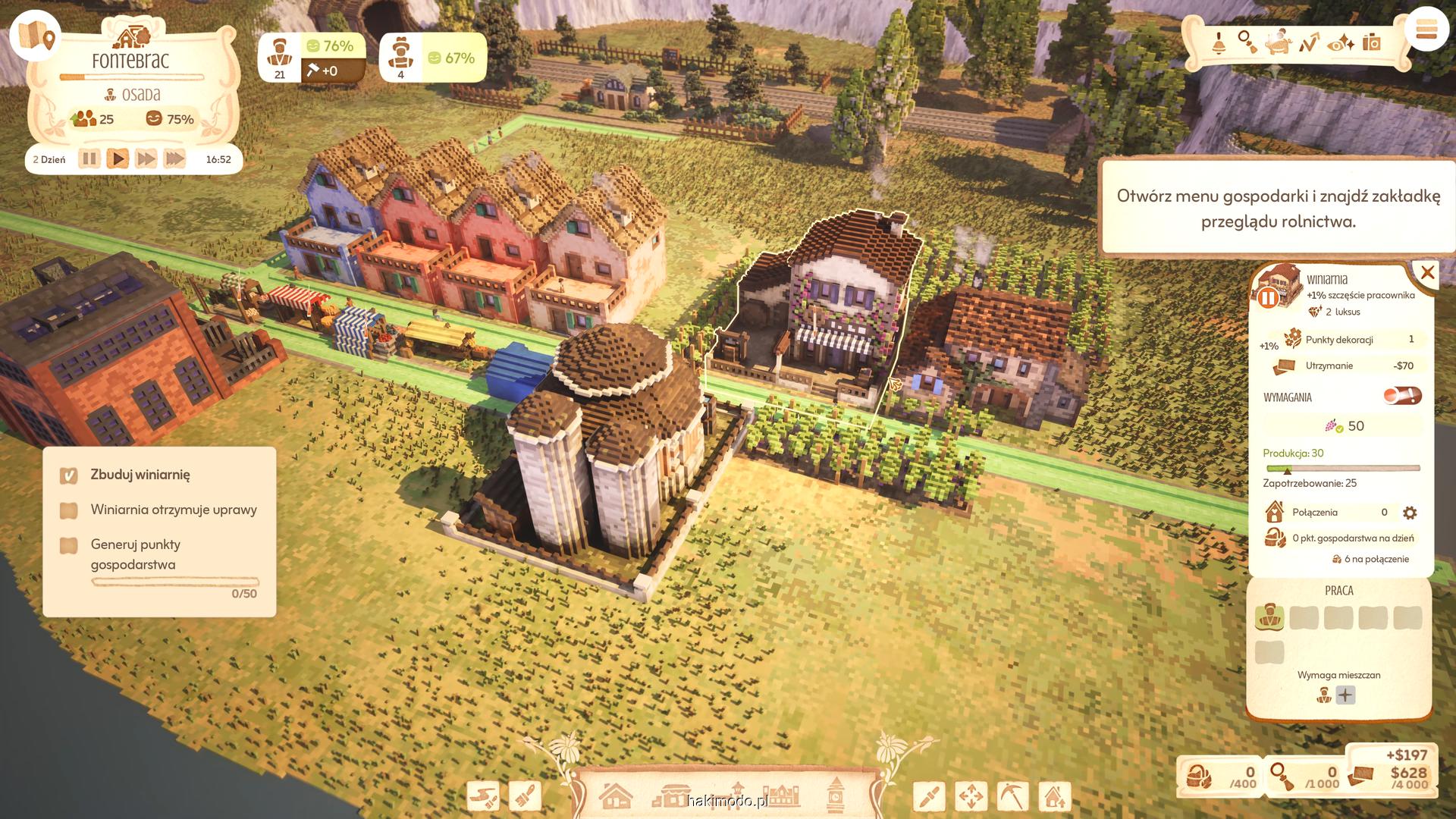The image size is (1456, 819).
Task: Open the clock tower building category
Action: click(x=835, y=795)
